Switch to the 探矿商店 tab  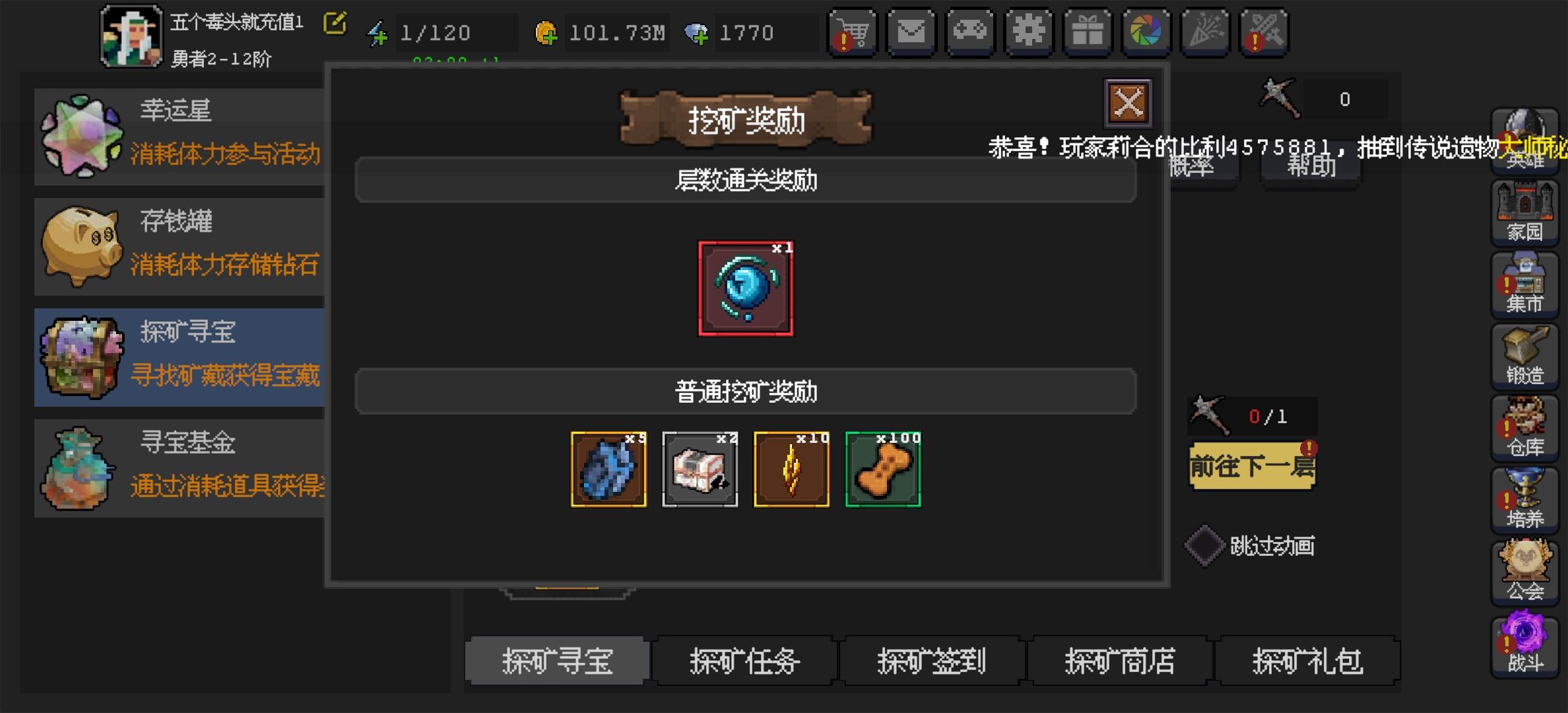(1120, 661)
